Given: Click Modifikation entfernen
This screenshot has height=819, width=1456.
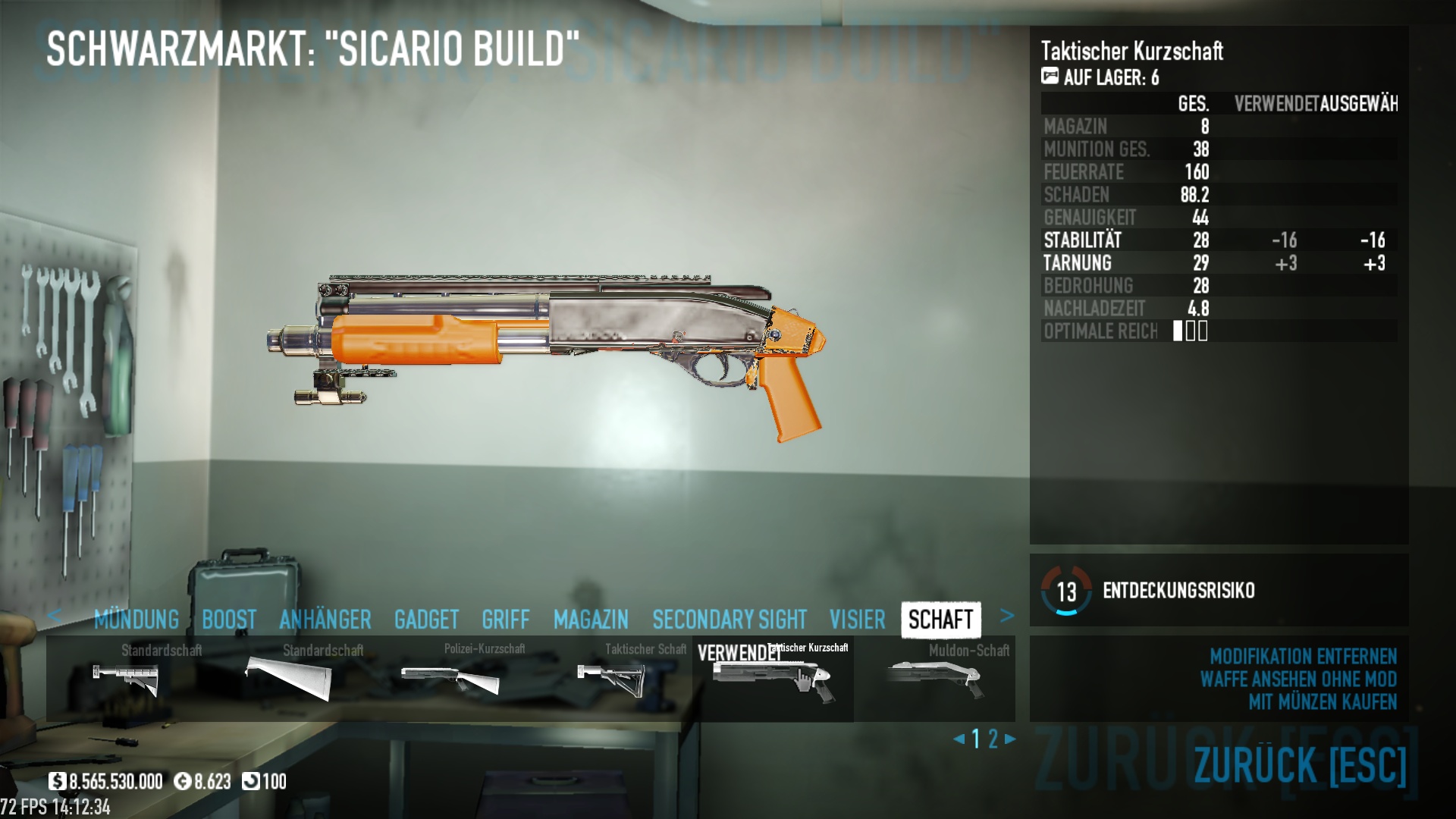Looking at the screenshot, I should (1303, 656).
